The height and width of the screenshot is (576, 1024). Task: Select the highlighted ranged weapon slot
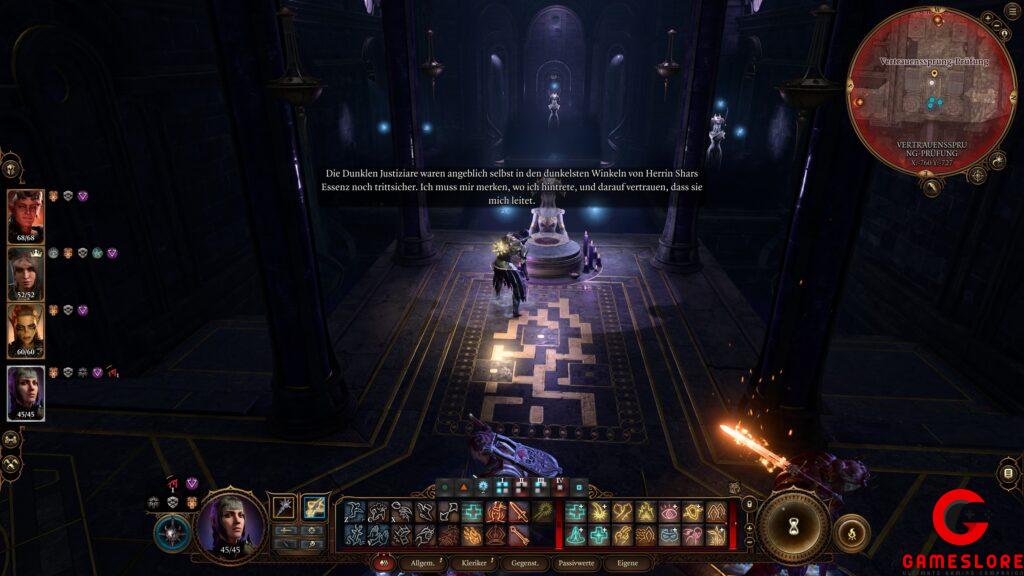click(314, 507)
